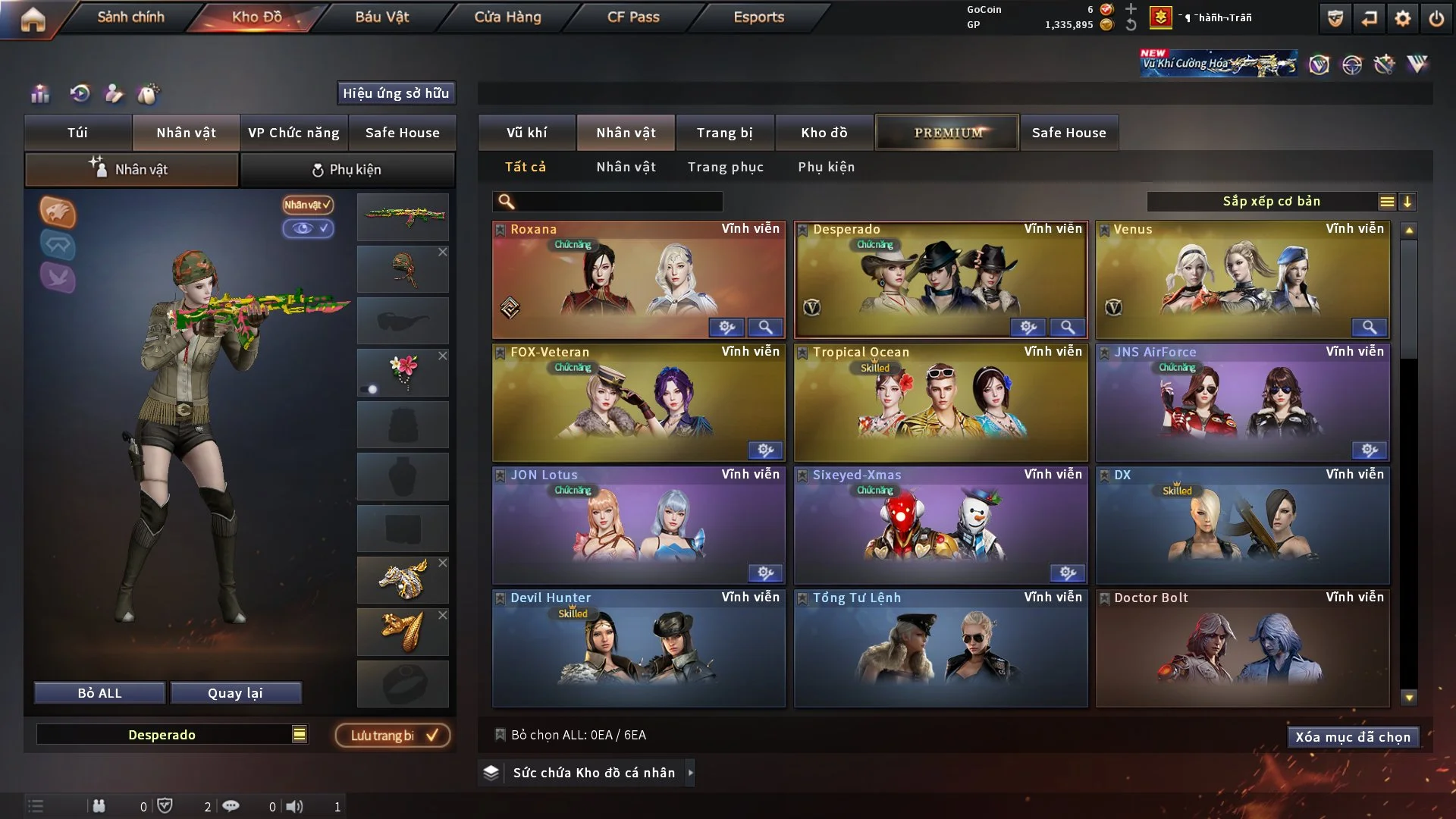
Task: Click the gear options icon on Desperado card
Action: click(x=1028, y=327)
